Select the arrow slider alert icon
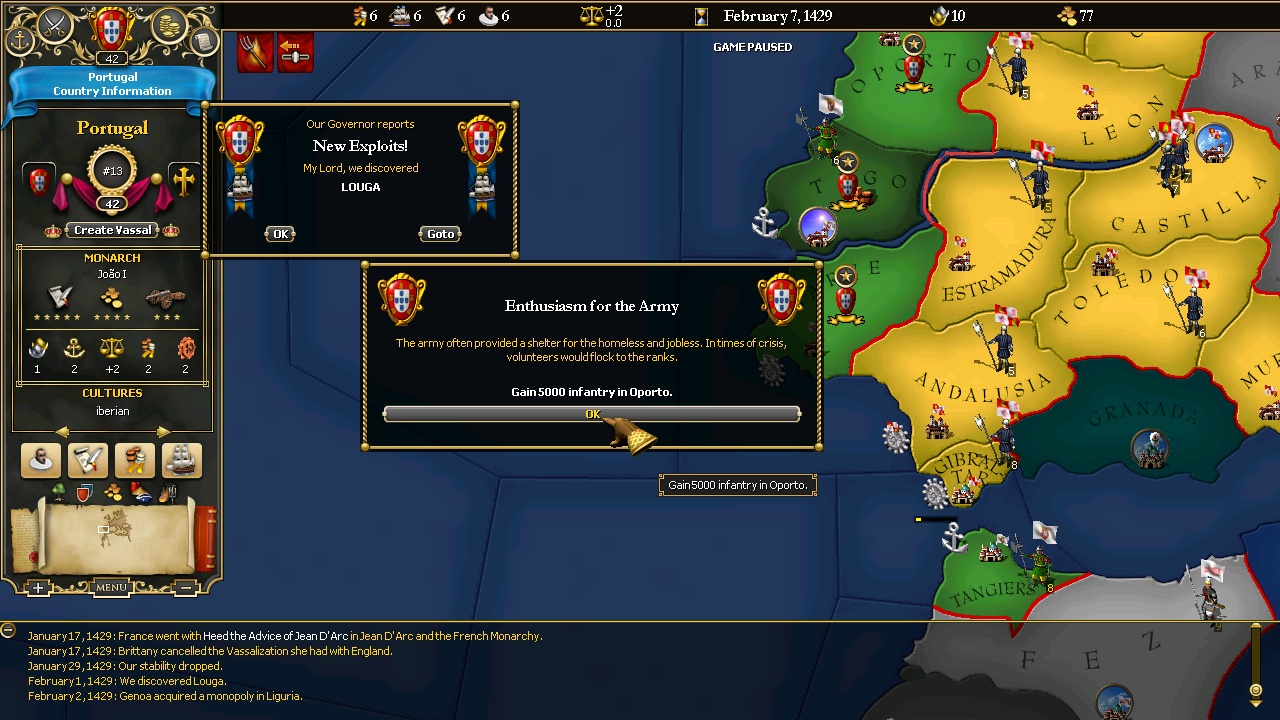Viewport: 1280px width, 720px height. (295, 52)
